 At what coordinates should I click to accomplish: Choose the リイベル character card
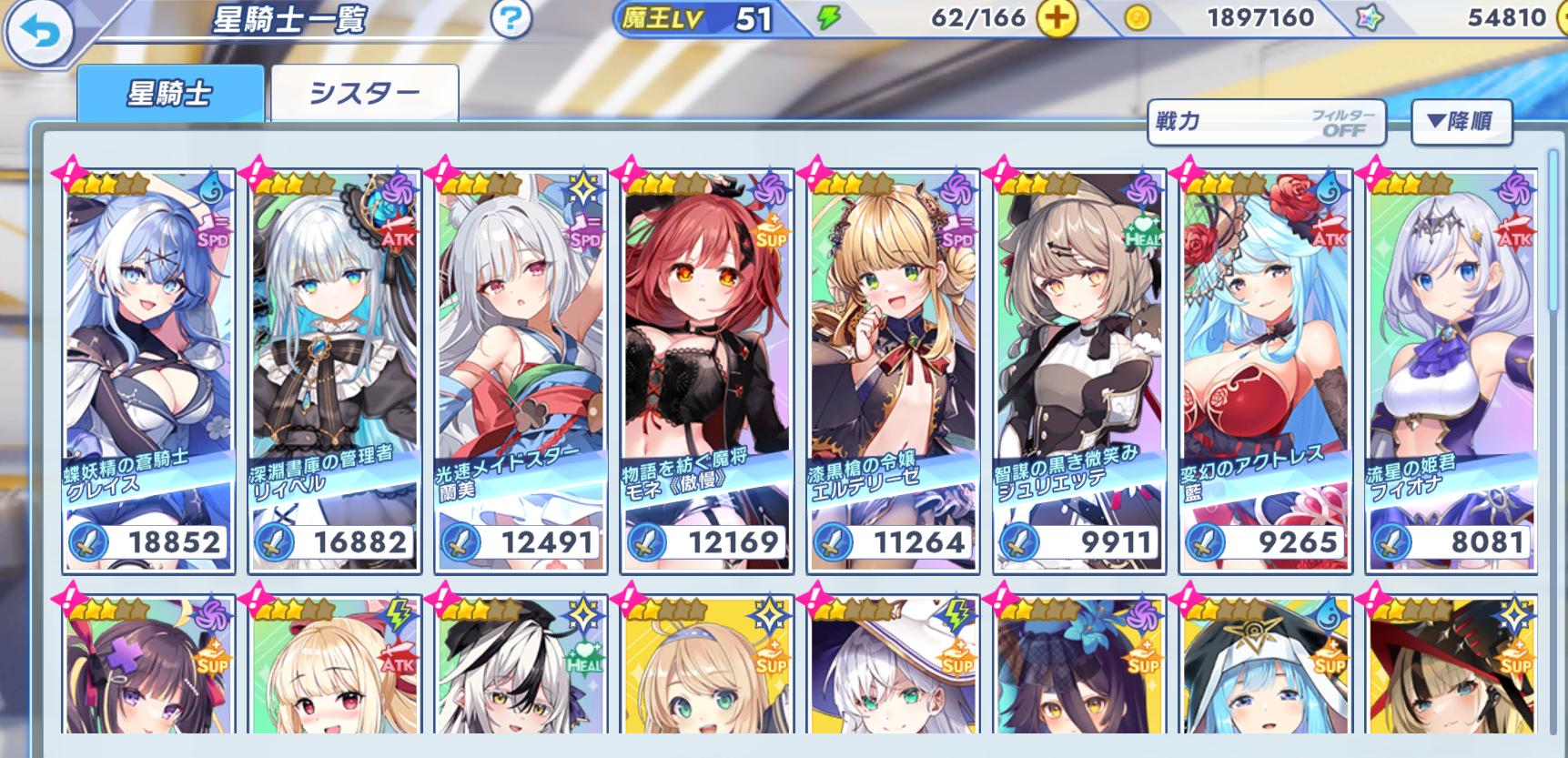click(335, 371)
